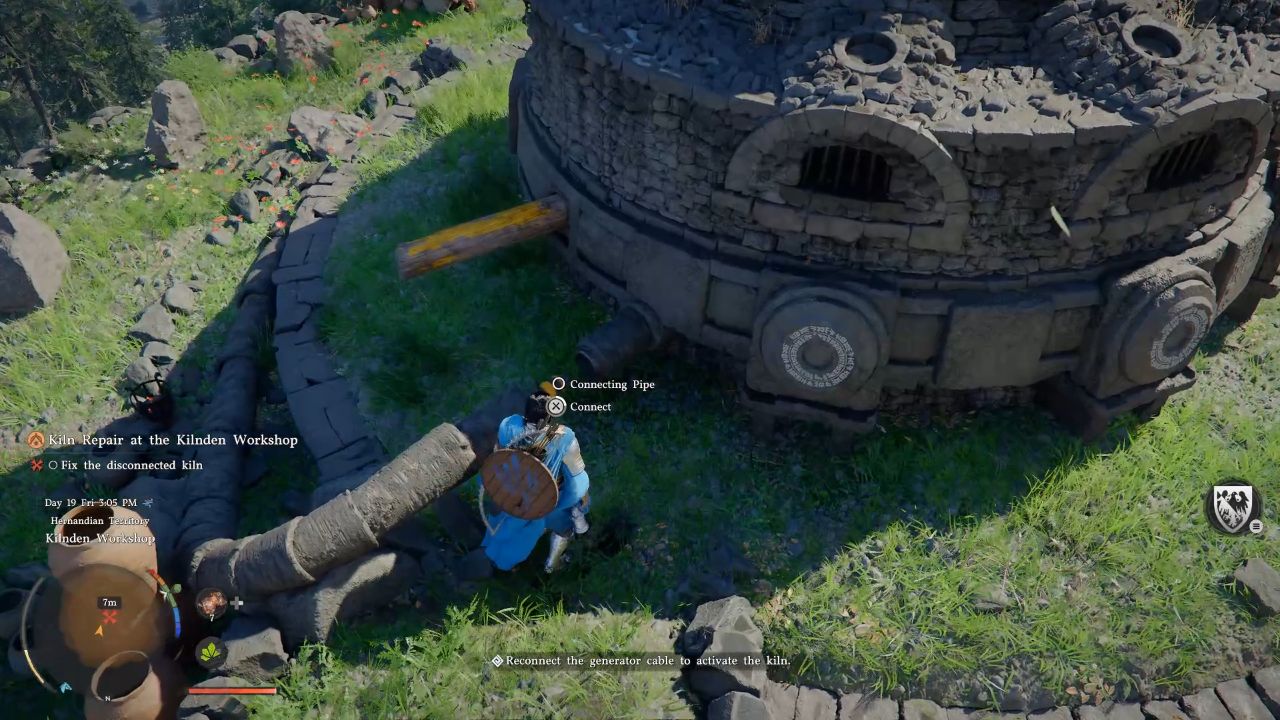
Task: Click the shield heraldry emblem
Action: coord(1232,510)
